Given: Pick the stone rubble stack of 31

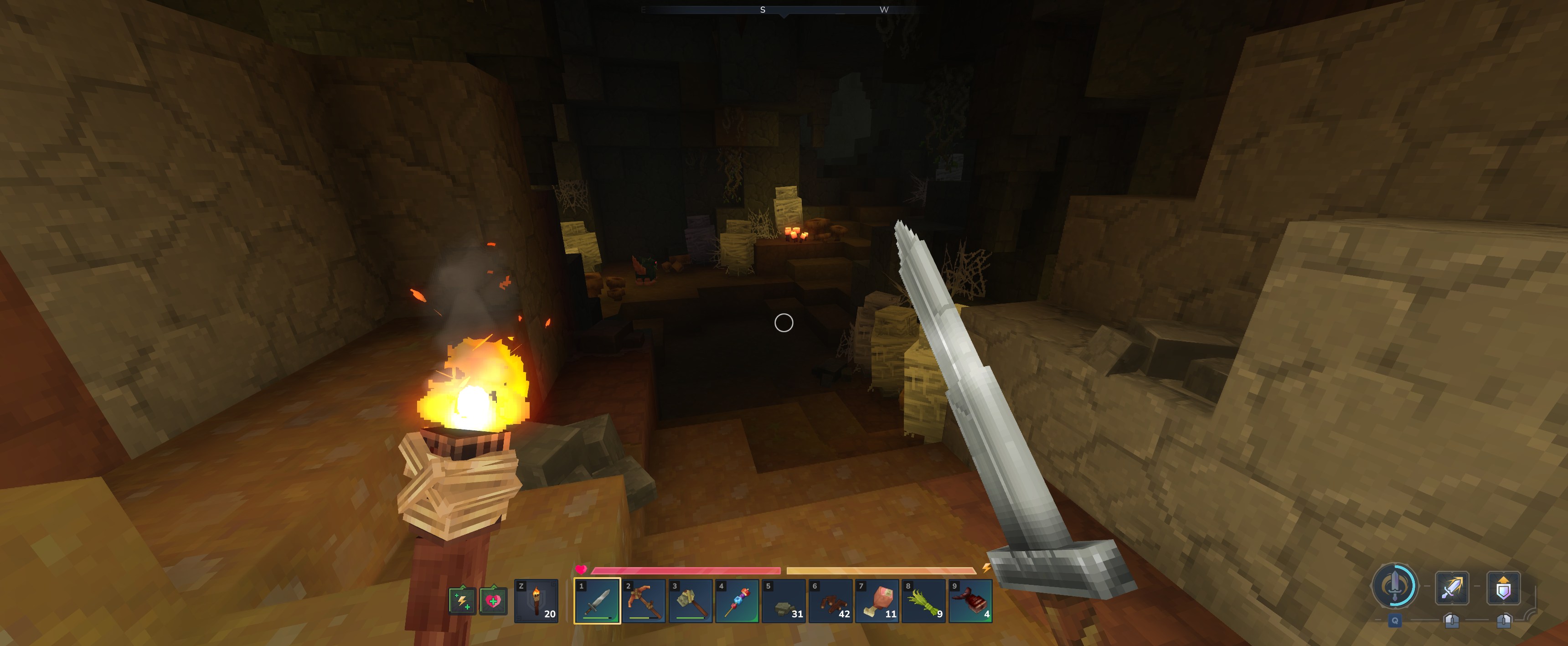Looking at the screenshot, I should (784, 600).
